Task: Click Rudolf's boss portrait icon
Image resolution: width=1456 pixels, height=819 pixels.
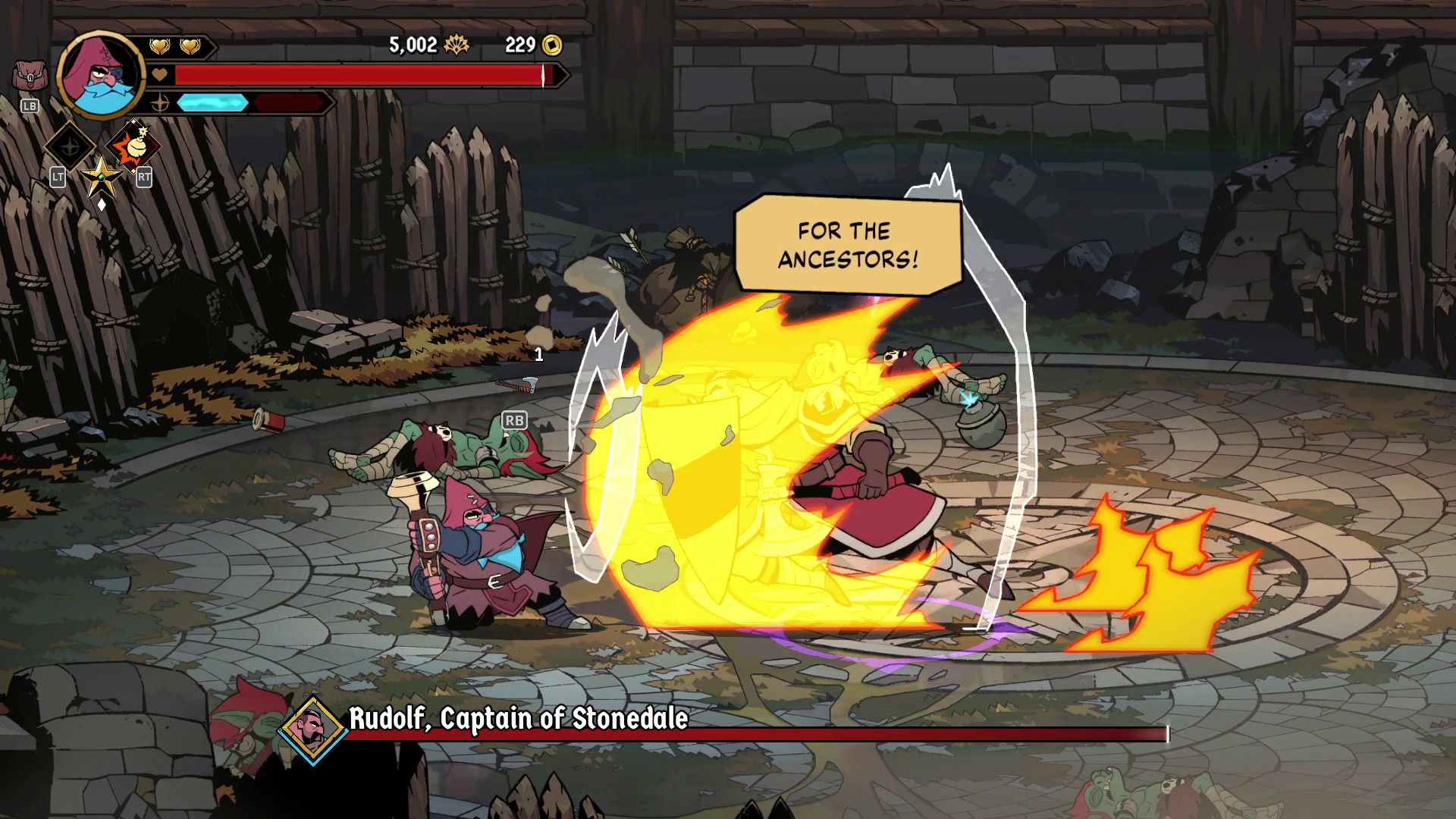Action: [312, 729]
